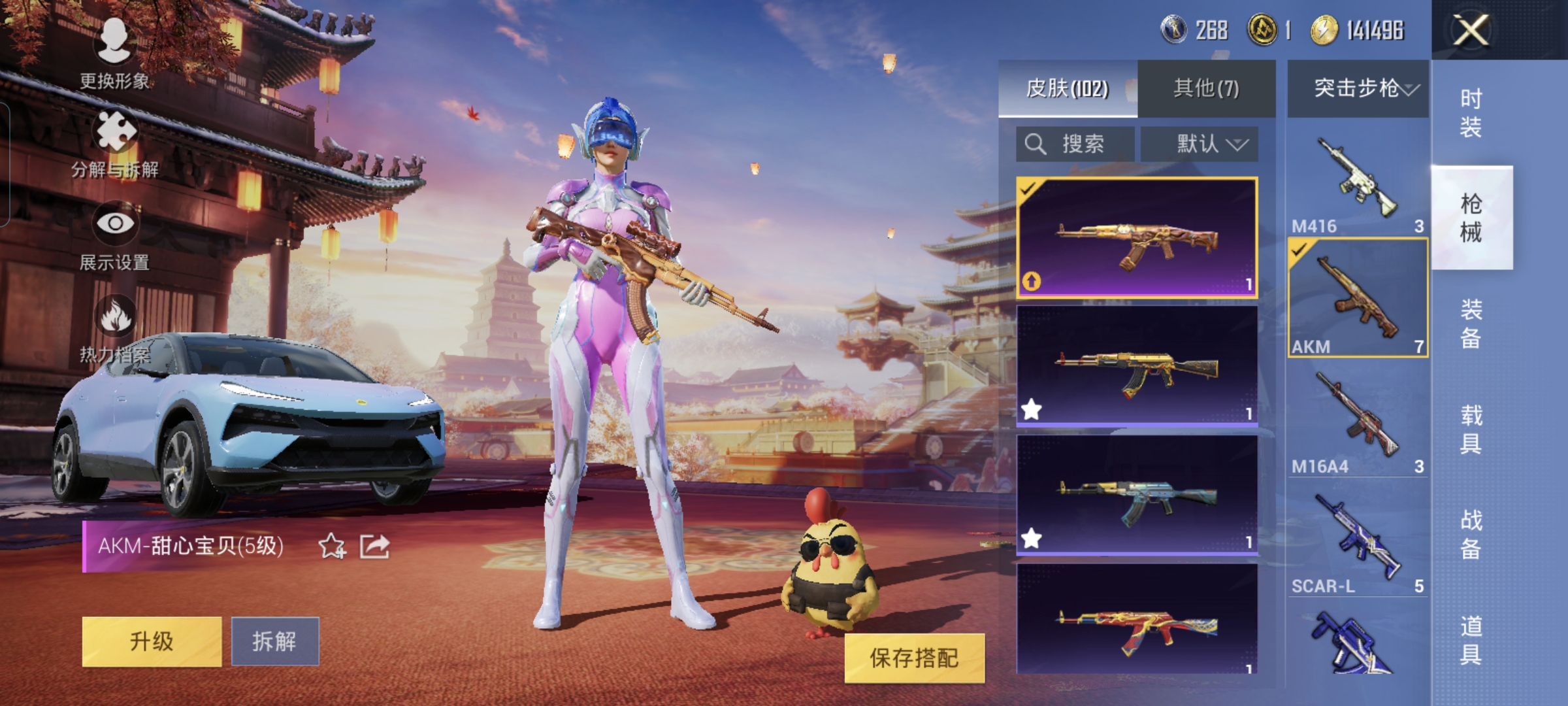1568x706 pixels.
Task: Open the 突击步枪 weapon type dropdown
Action: coord(1358,88)
